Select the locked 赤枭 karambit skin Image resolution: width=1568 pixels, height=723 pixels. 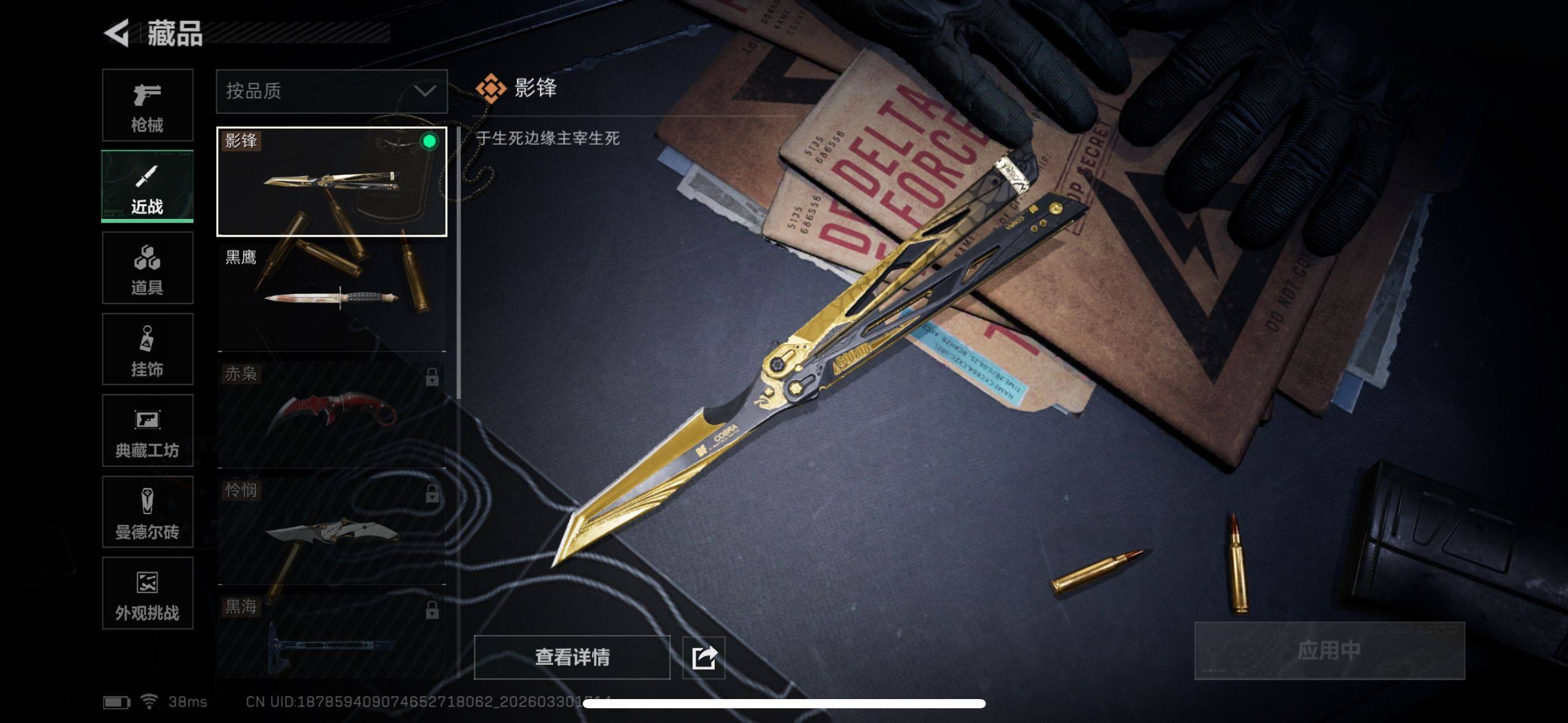click(x=331, y=413)
